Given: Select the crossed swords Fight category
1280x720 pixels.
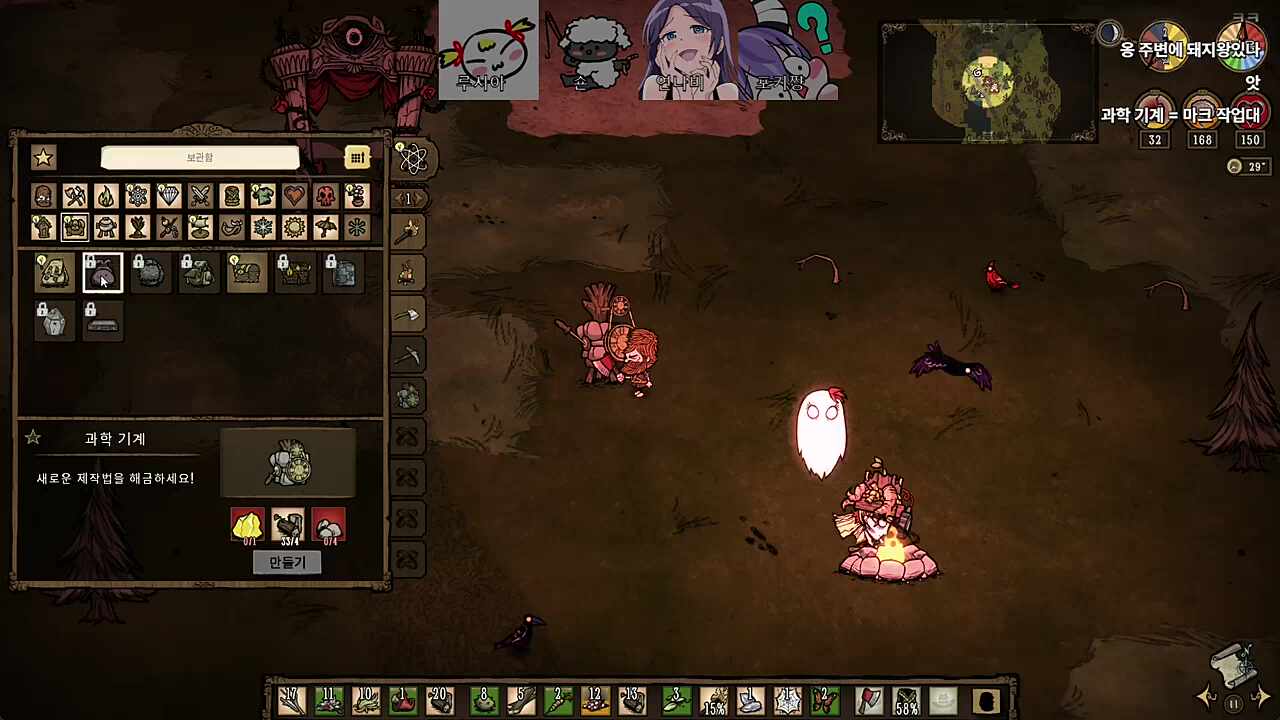Looking at the screenshot, I should [200, 196].
